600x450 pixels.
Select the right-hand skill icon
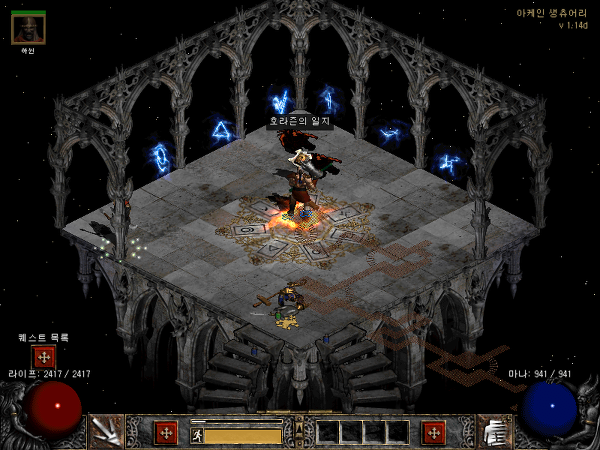(x=494, y=431)
